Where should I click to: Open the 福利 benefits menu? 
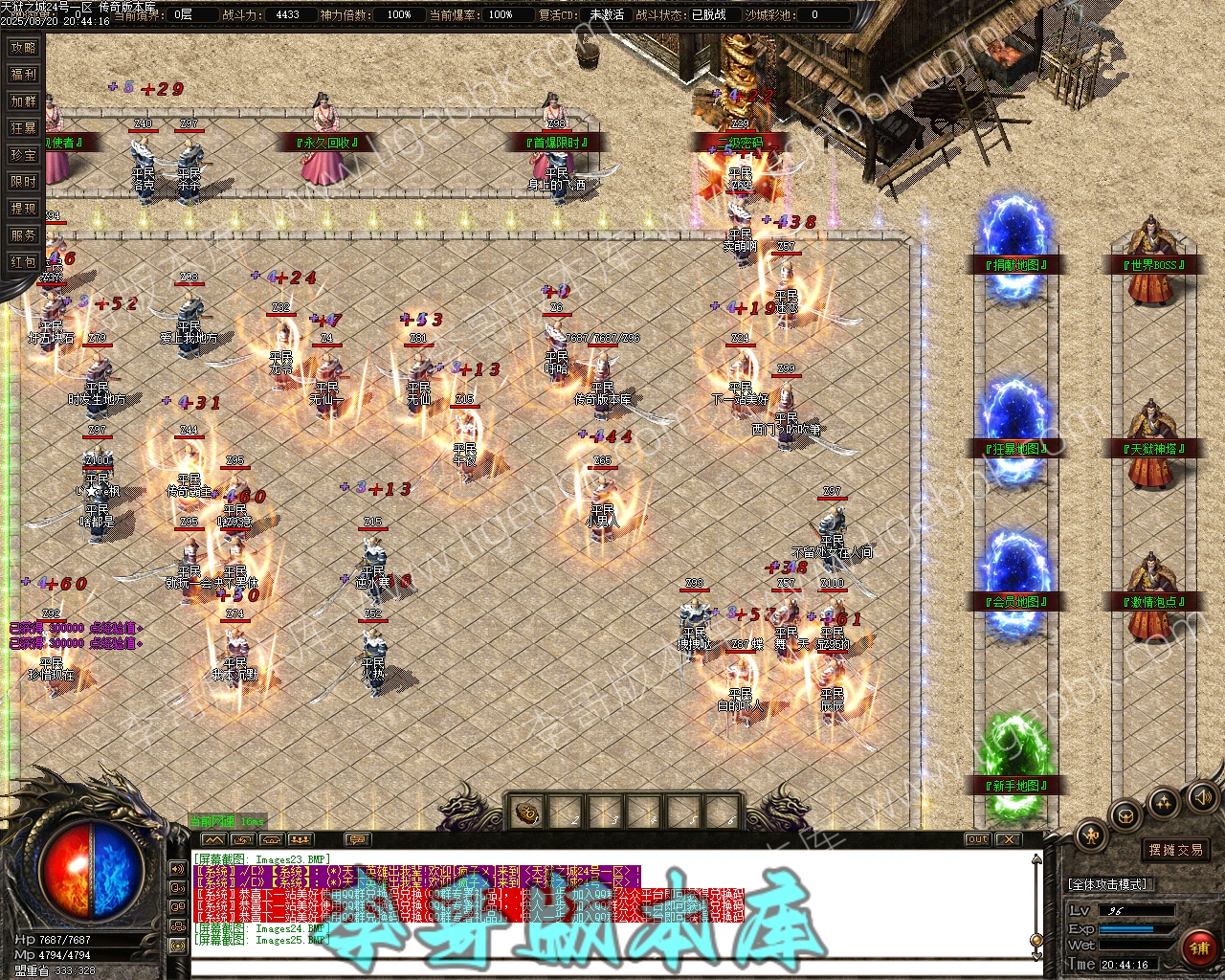tap(23, 75)
